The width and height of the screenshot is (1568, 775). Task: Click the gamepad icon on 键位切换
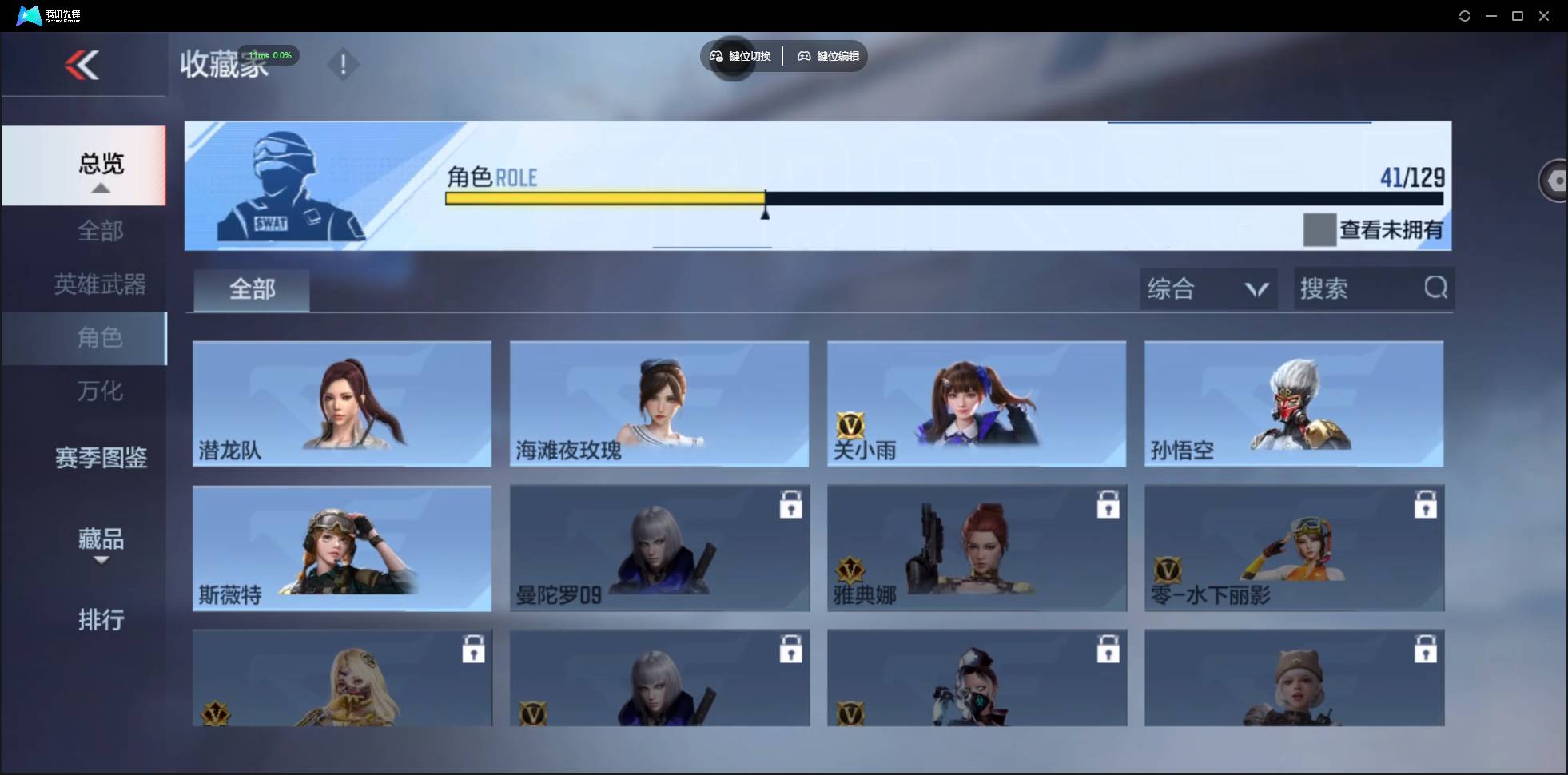pos(715,56)
